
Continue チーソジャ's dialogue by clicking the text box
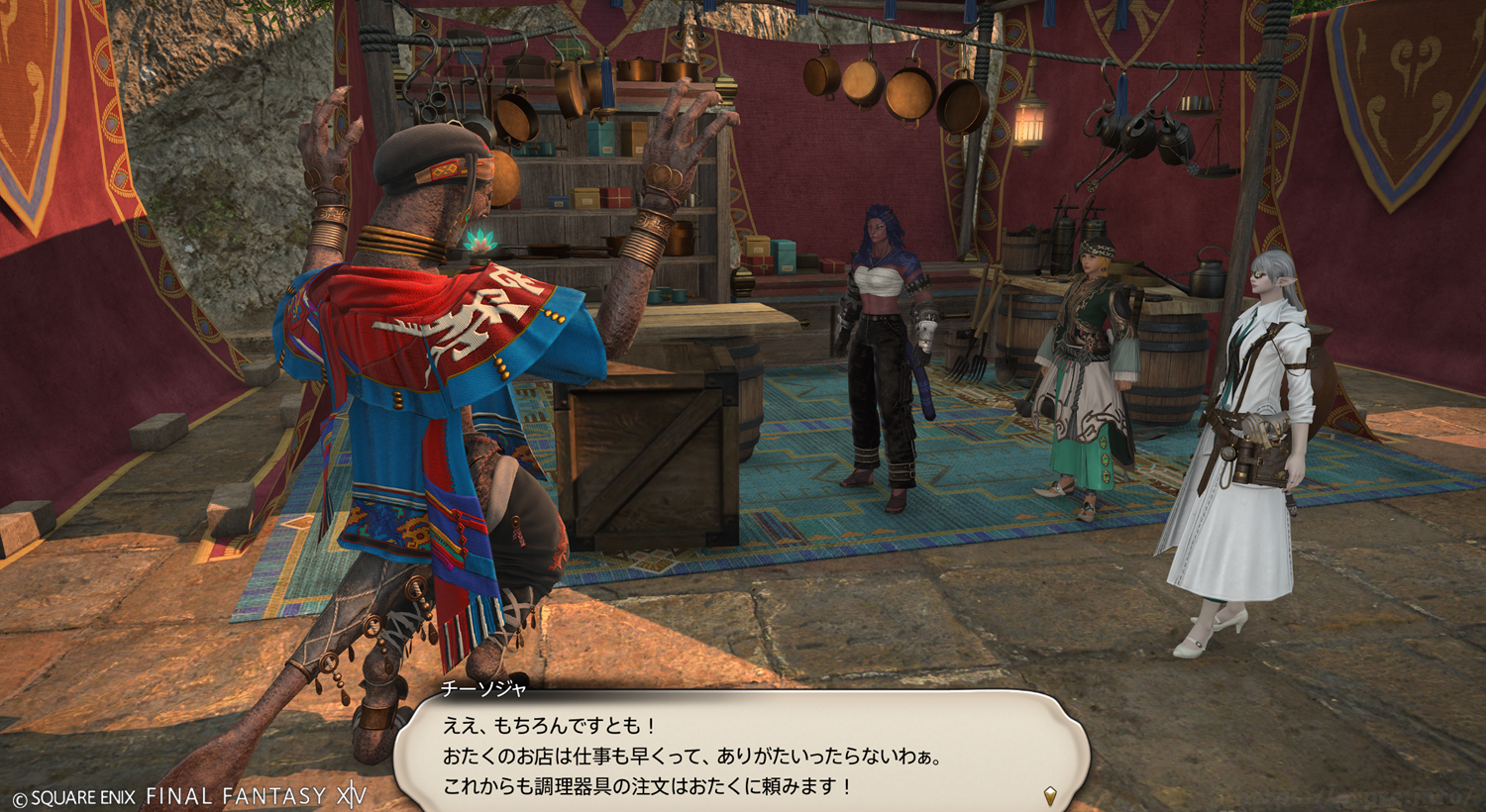pyautogui.click(x=741, y=756)
